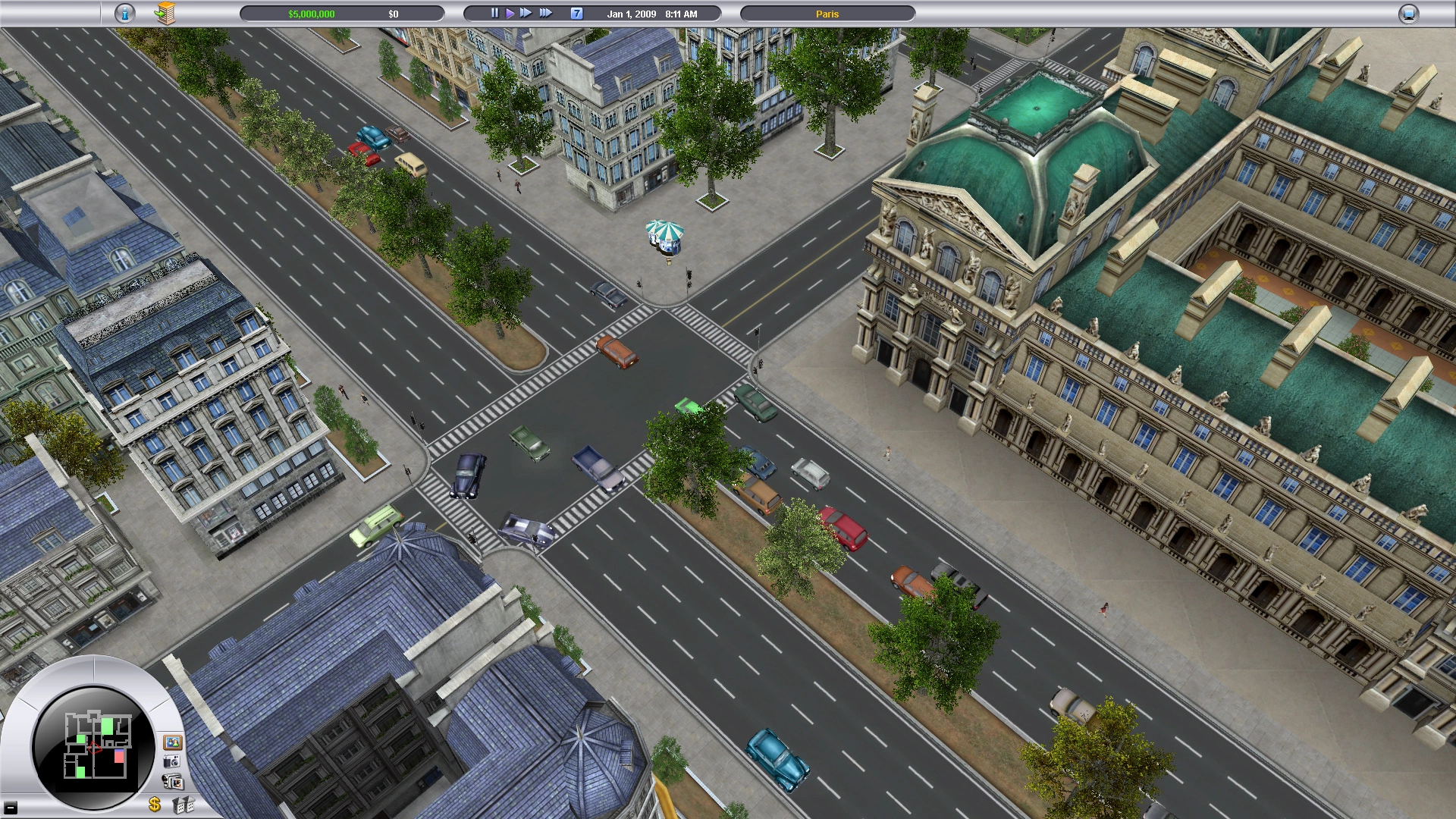Click the building with green arrow icon
This screenshot has width=1456, height=819.
(x=165, y=14)
